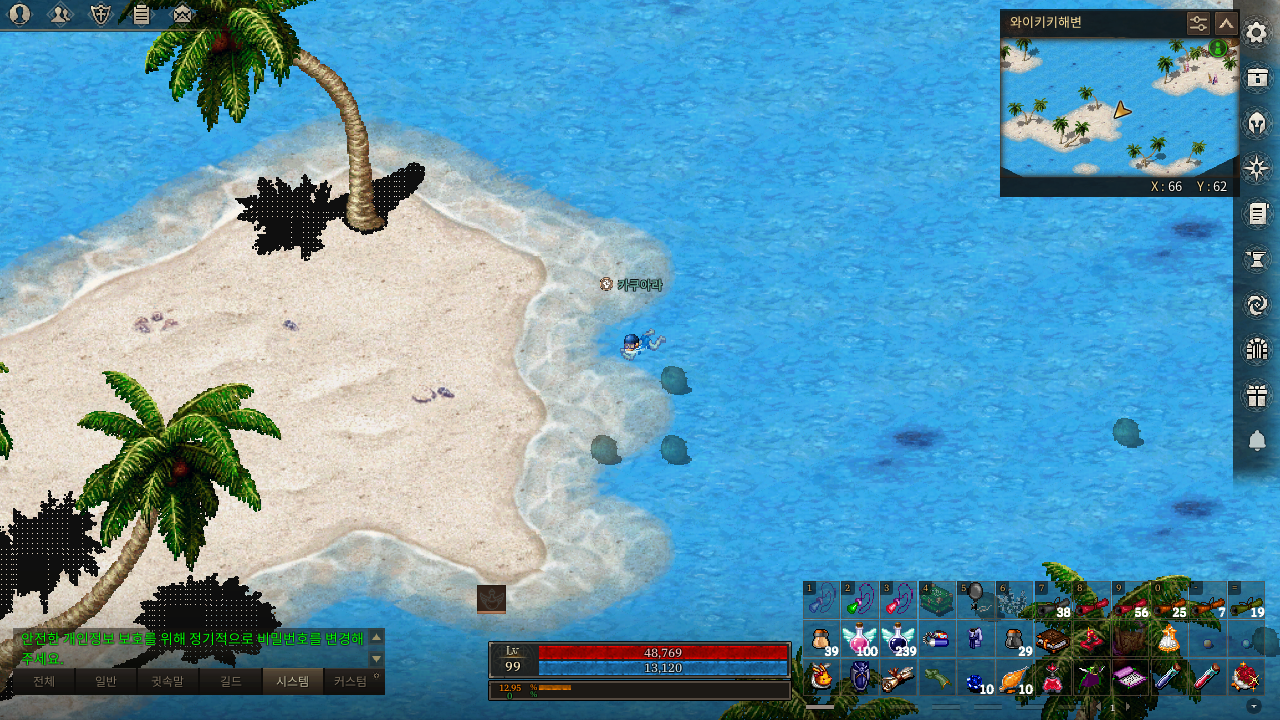
Task: Use the pink winged potion with 100 count
Action: 860,639
